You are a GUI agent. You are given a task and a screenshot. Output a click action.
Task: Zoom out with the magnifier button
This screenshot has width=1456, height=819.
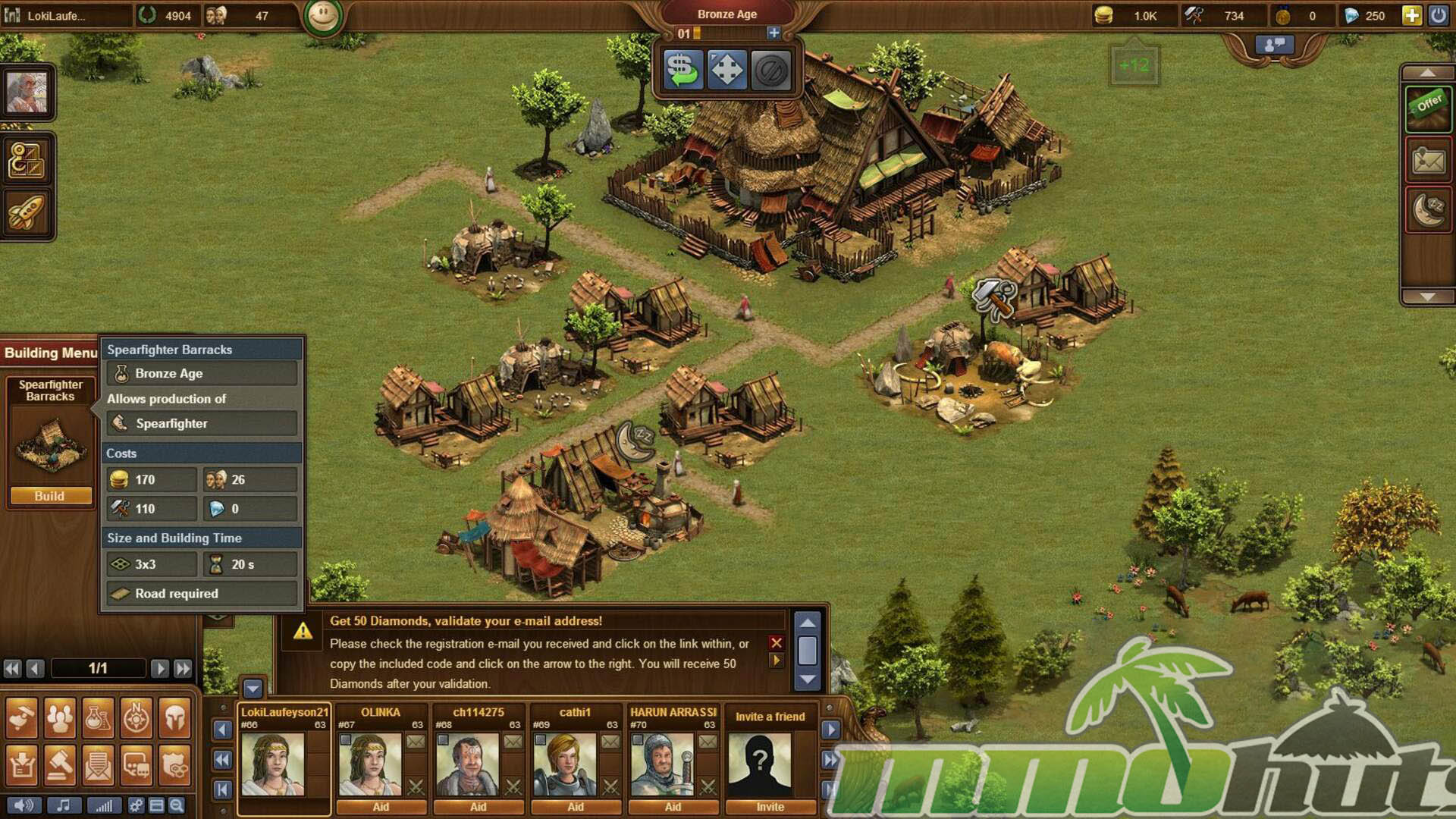[177, 805]
